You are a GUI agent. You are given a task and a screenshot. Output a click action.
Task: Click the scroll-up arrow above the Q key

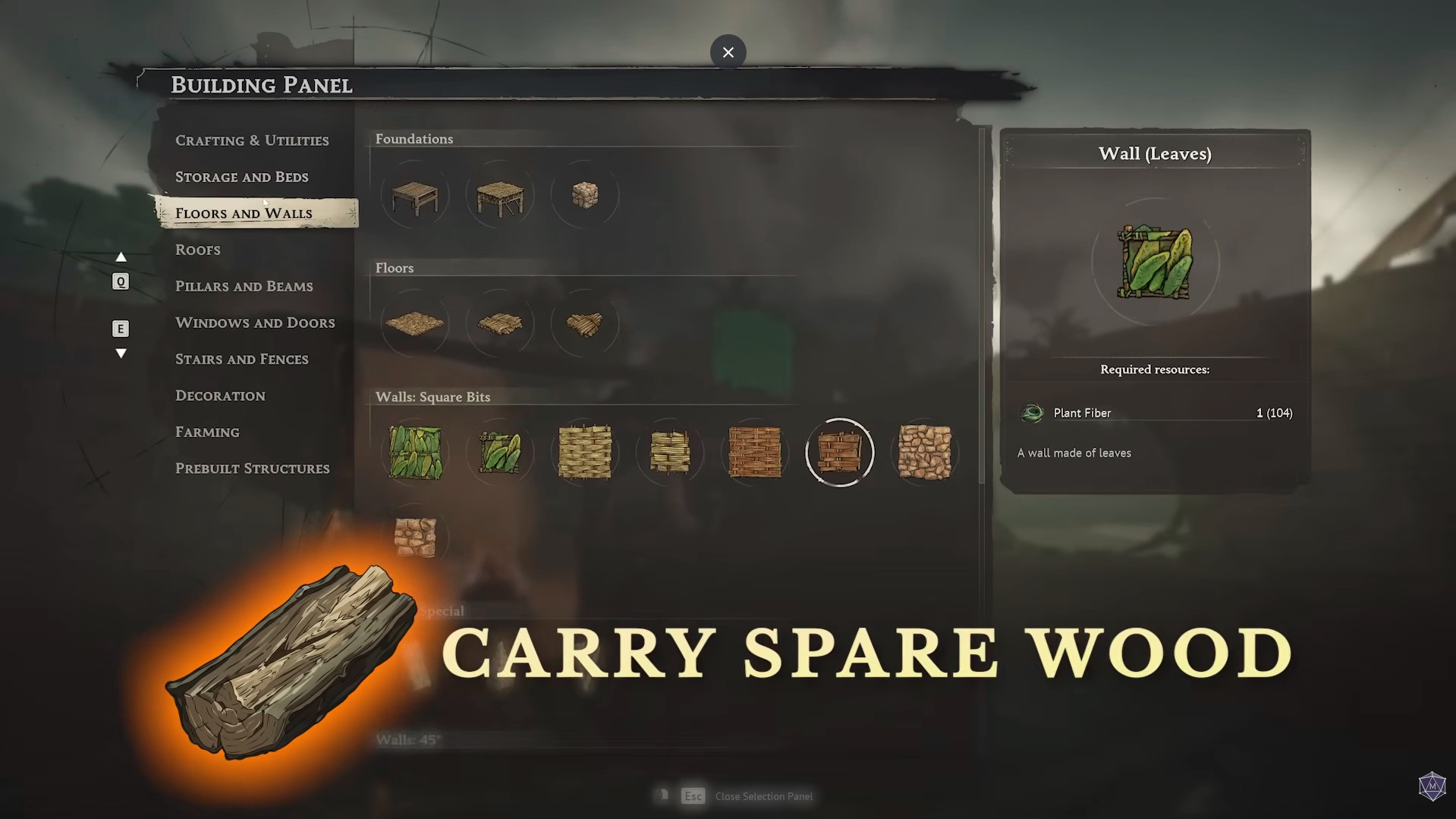121,257
